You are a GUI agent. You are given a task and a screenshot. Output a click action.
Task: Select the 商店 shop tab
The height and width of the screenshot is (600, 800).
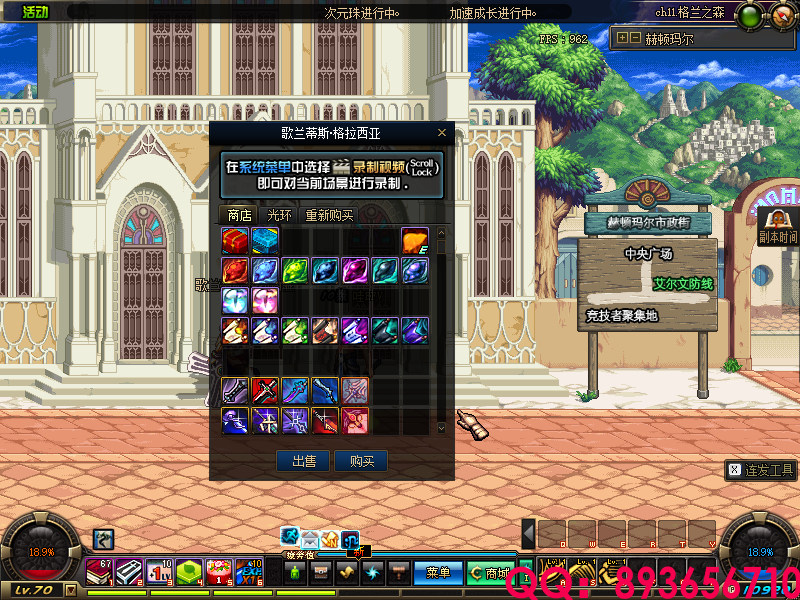tap(239, 215)
